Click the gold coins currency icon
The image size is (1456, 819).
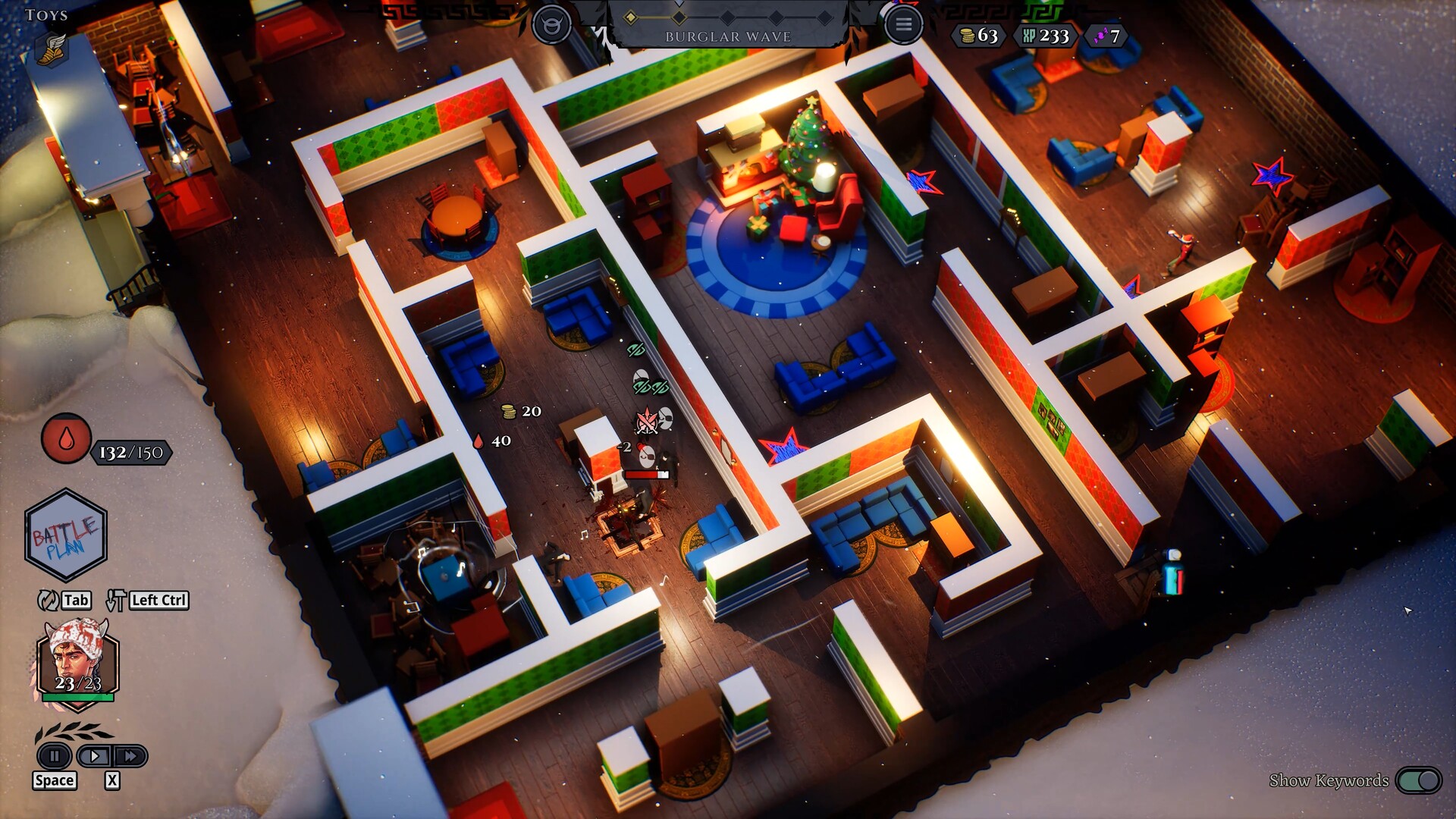click(x=965, y=36)
